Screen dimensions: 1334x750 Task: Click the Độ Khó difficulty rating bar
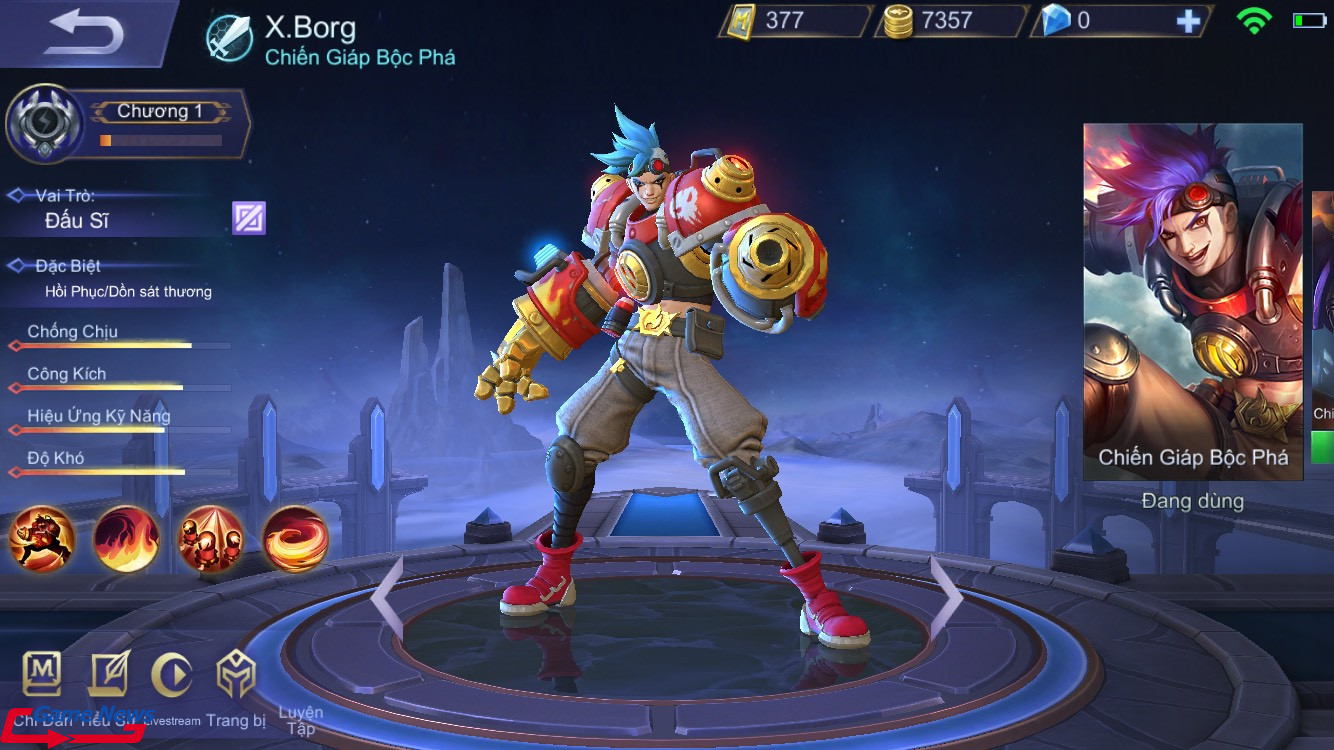click(115, 470)
